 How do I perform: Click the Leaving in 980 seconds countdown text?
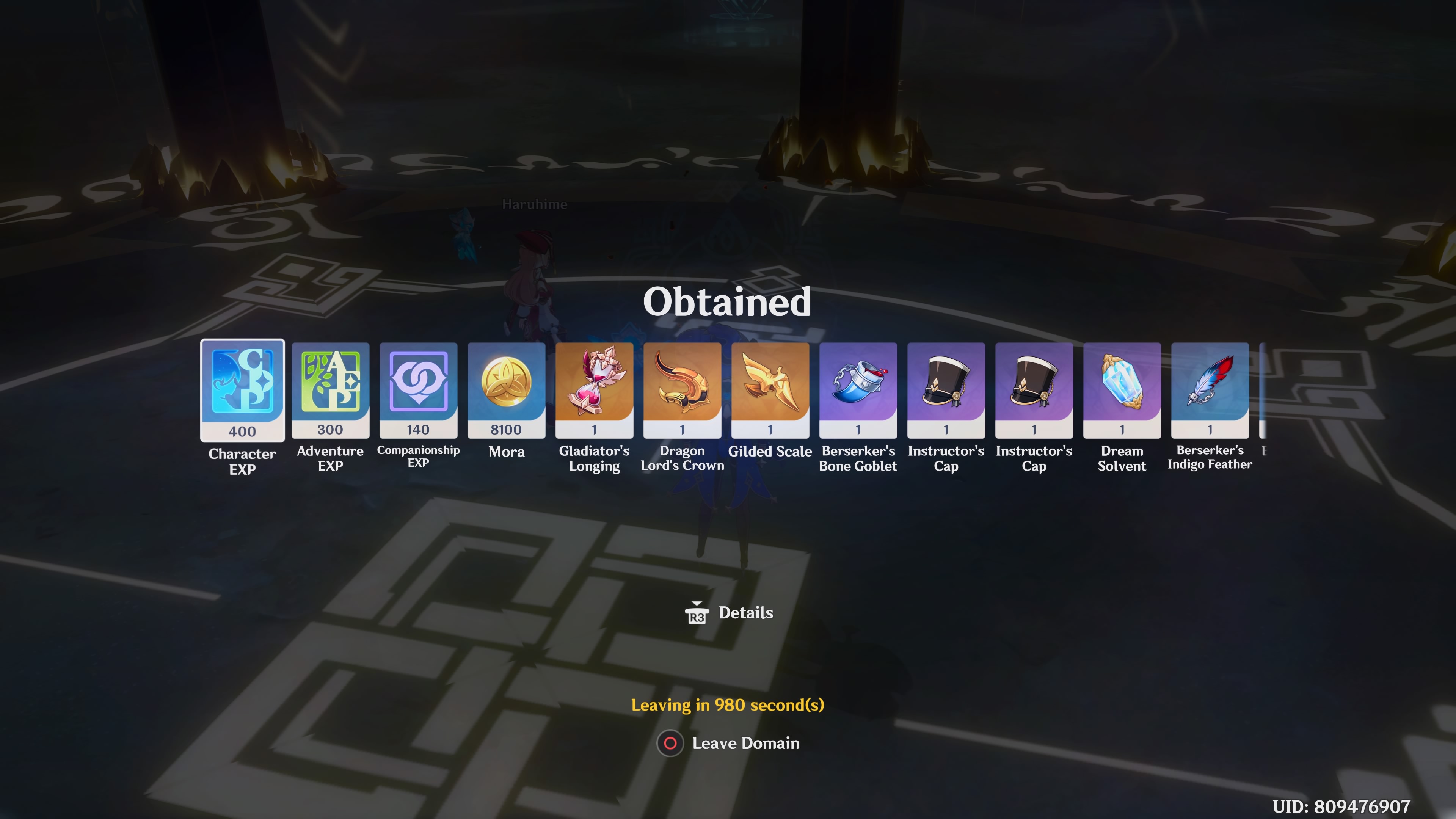(728, 705)
